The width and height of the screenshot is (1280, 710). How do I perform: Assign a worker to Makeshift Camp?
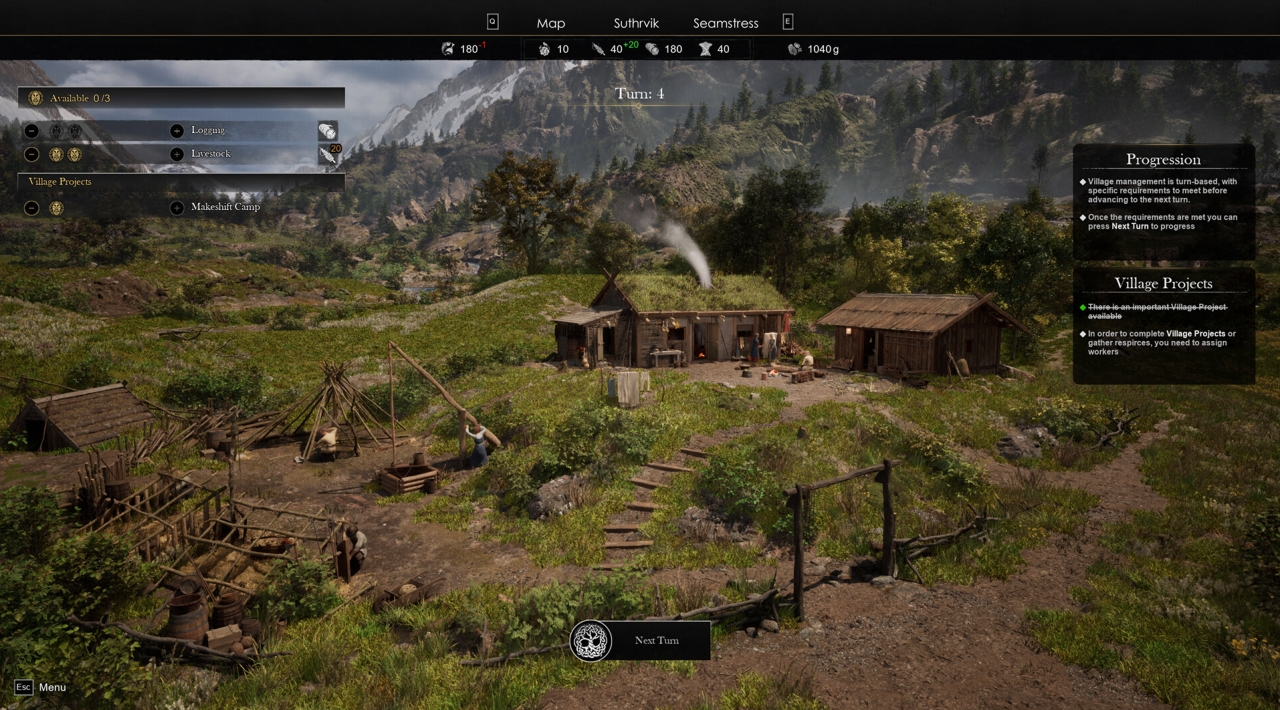coord(177,207)
